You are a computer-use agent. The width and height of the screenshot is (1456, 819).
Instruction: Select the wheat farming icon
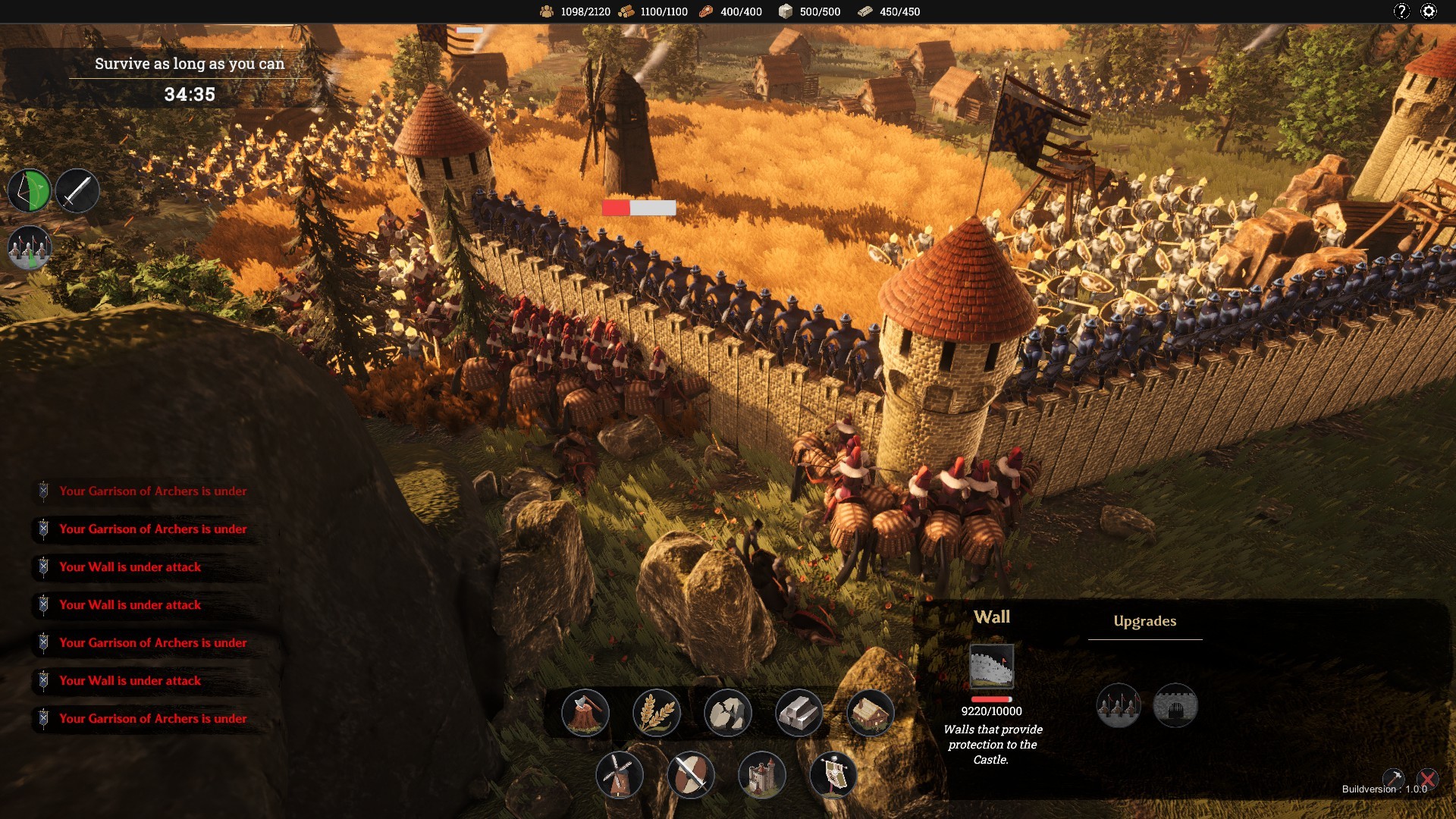[x=657, y=713]
